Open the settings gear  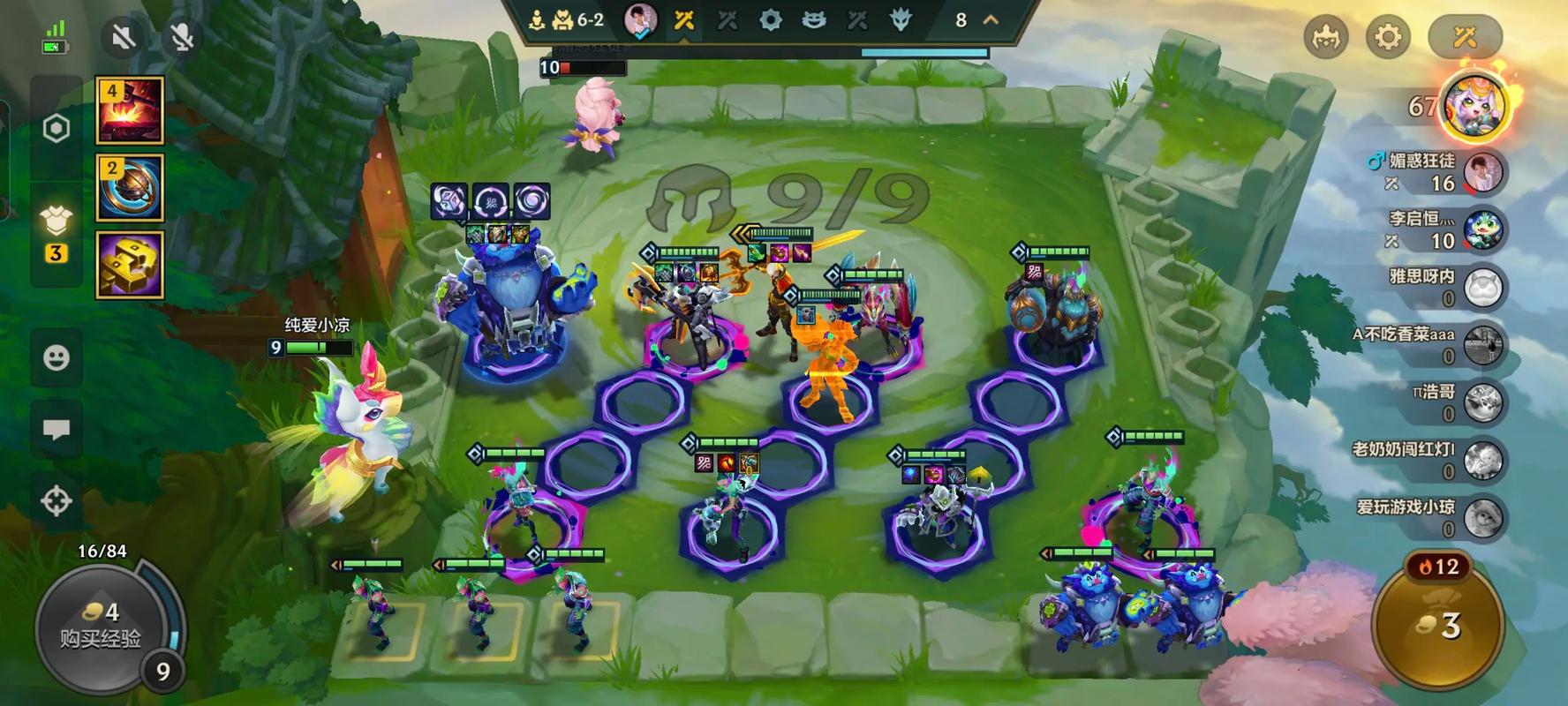pyautogui.click(x=1388, y=37)
